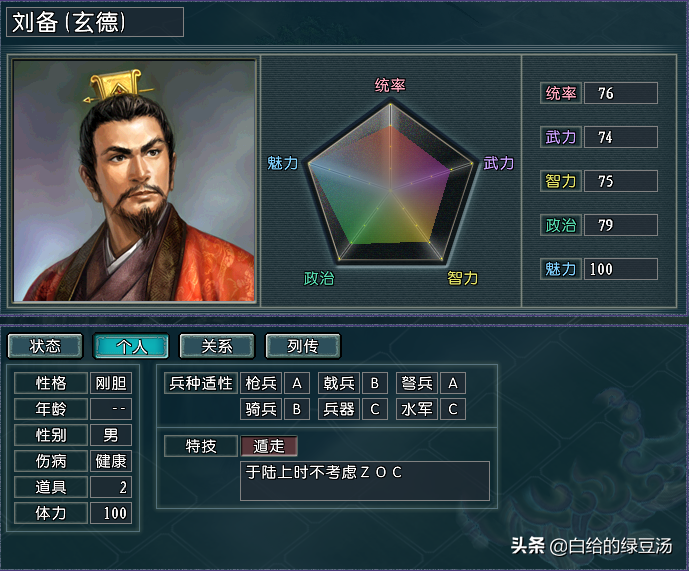Select the 个人 tab
The height and width of the screenshot is (571, 689).
pyautogui.click(x=131, y=346)
